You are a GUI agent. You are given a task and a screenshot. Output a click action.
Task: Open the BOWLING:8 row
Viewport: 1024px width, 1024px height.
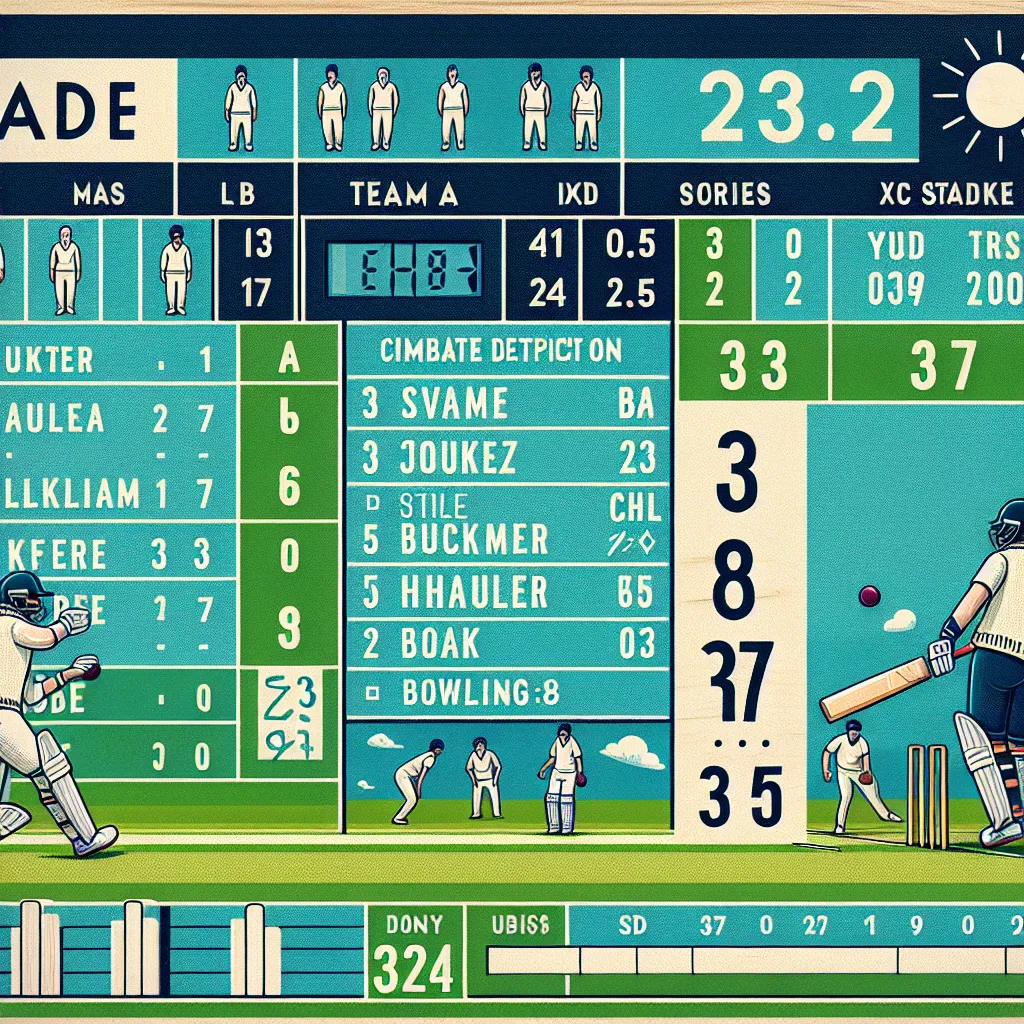tap(507, 690)
